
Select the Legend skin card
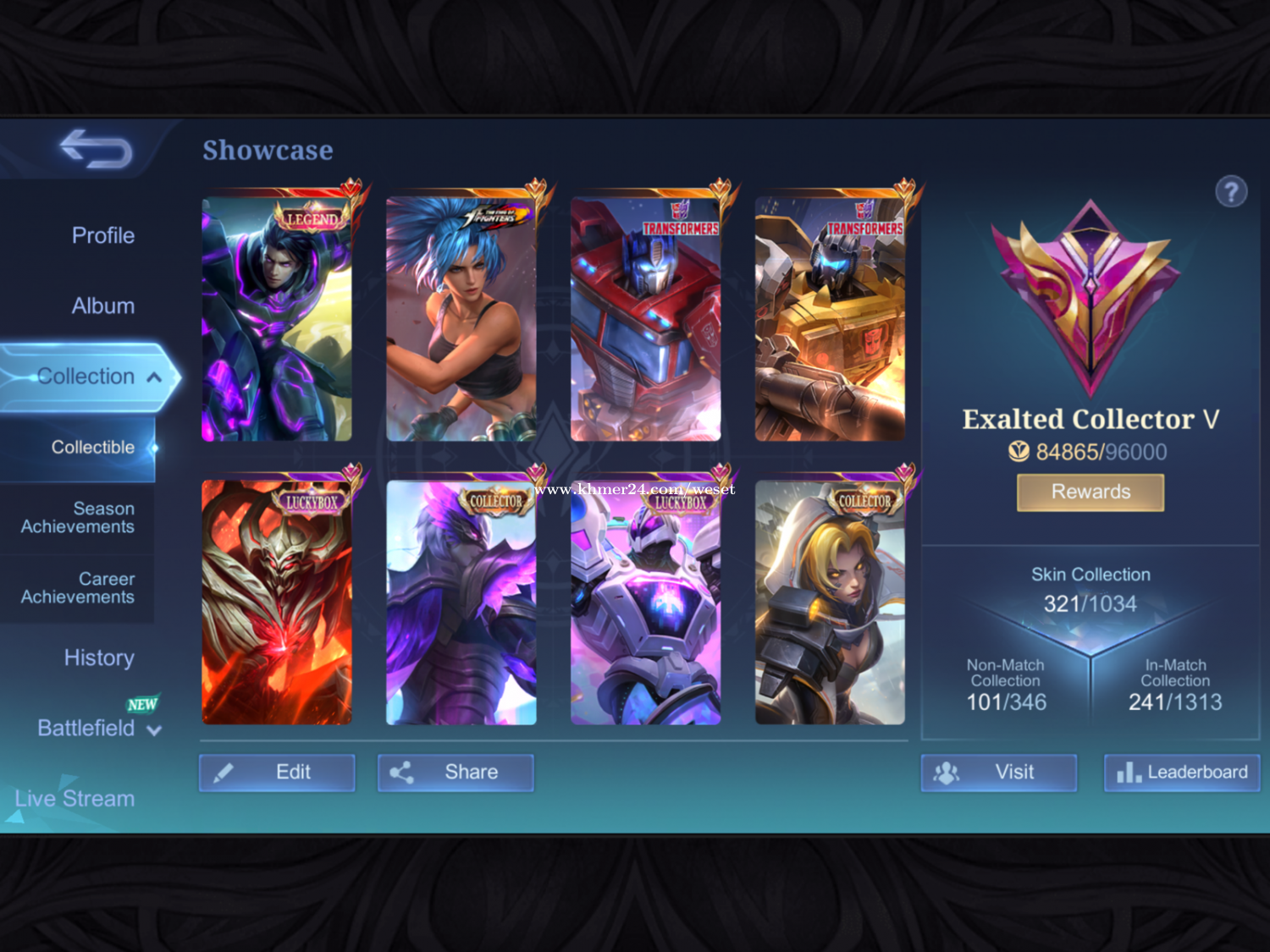277,319
